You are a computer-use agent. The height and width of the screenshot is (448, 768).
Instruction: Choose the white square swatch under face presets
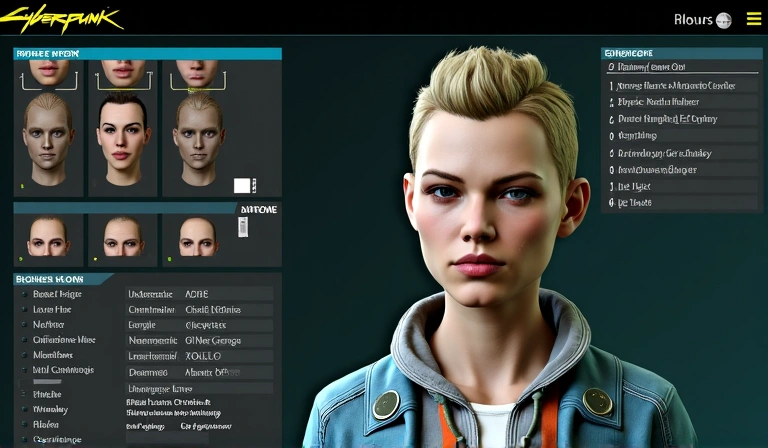click(242, 185)
